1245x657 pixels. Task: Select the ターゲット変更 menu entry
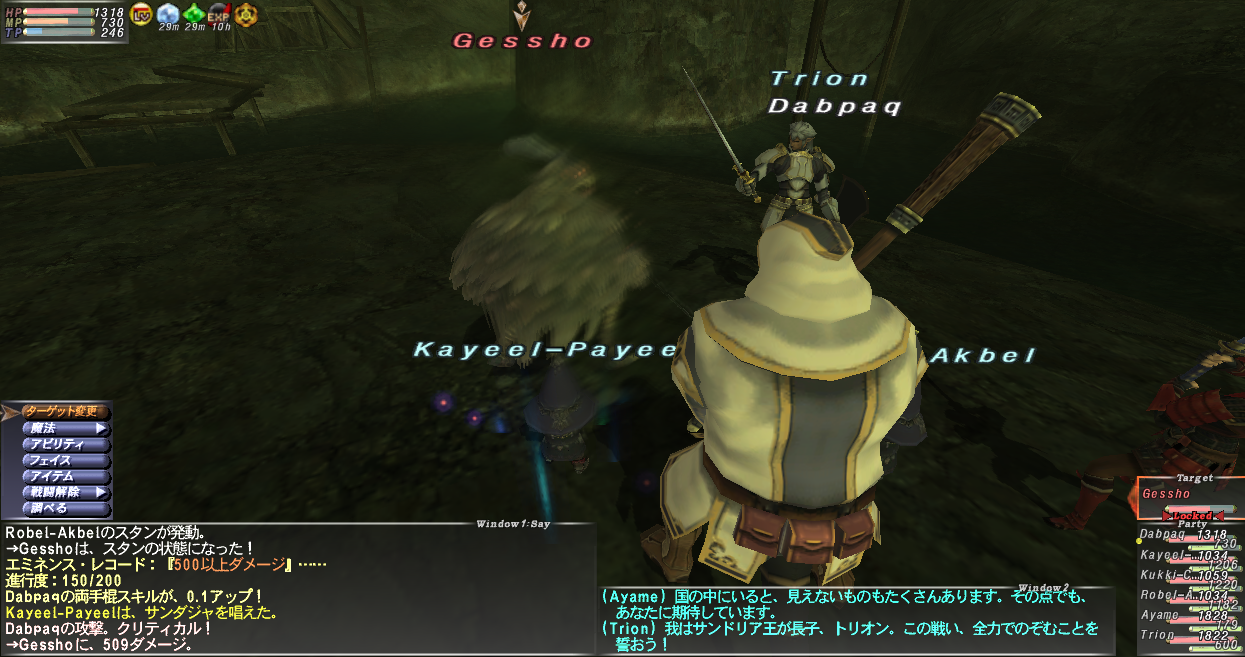[x=64, y=411]
